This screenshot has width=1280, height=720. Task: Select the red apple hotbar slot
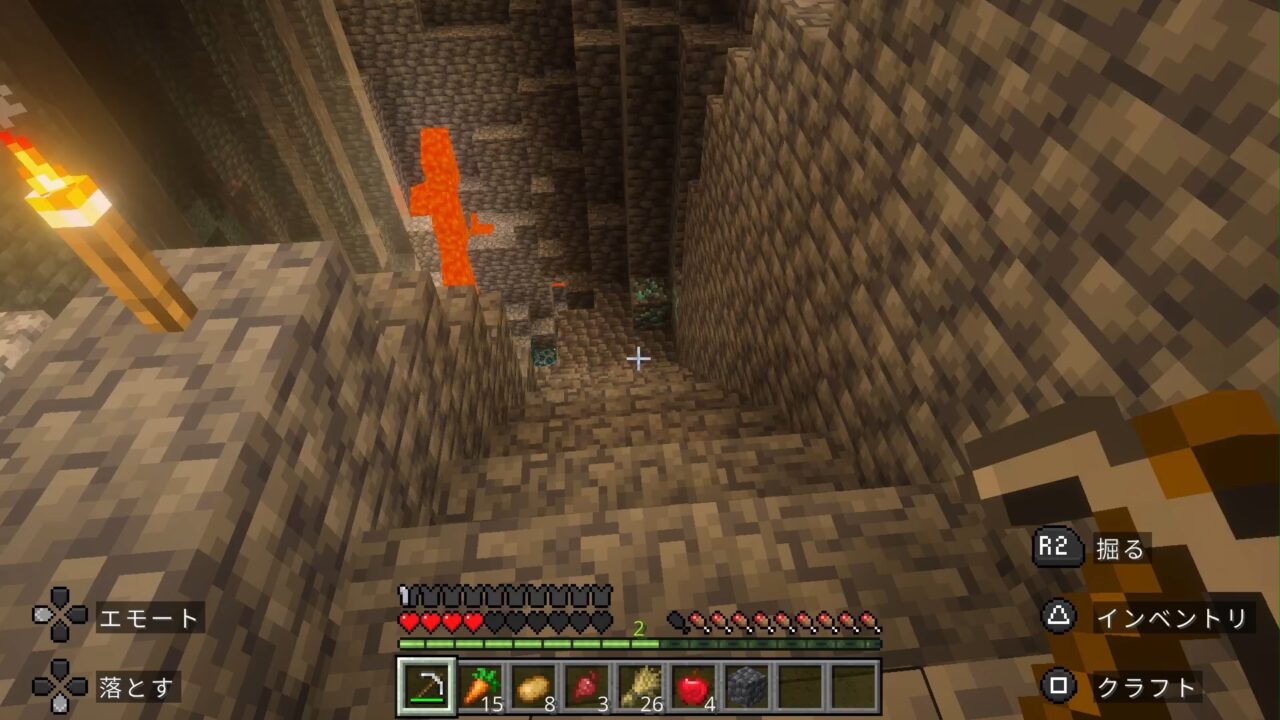click(x=693, y=687)
